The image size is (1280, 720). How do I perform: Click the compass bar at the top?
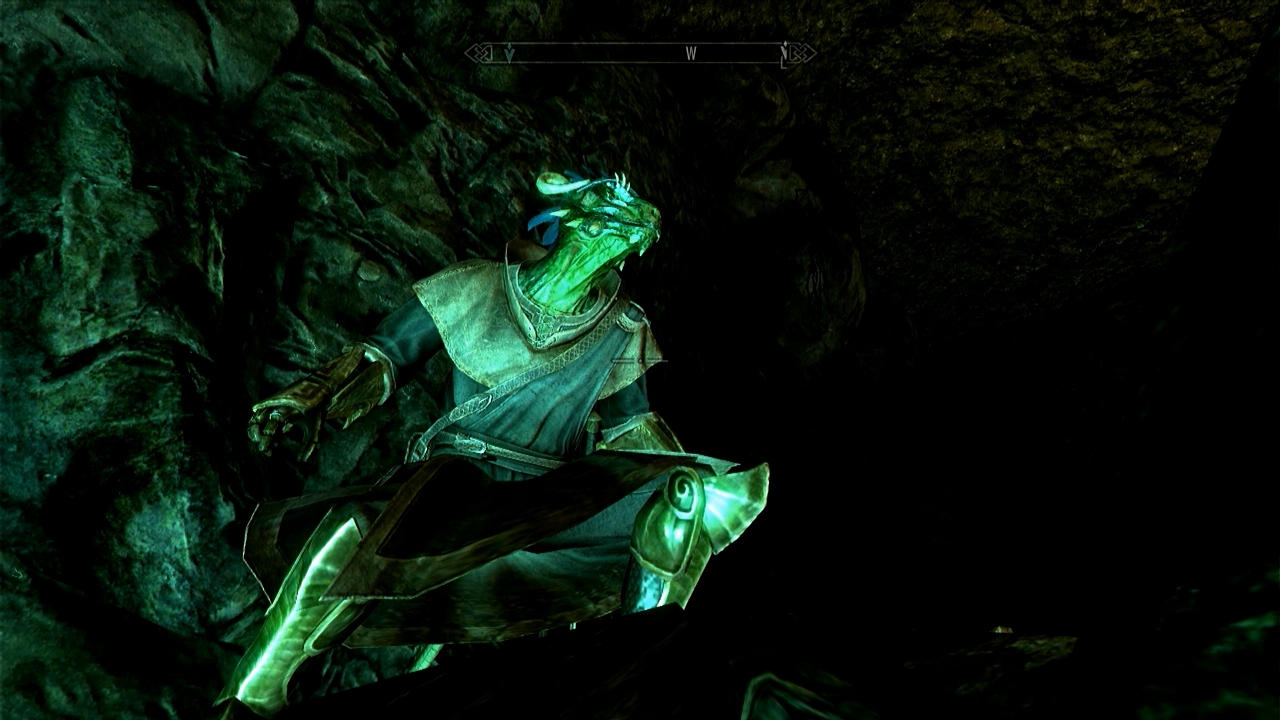coord(640,53)
